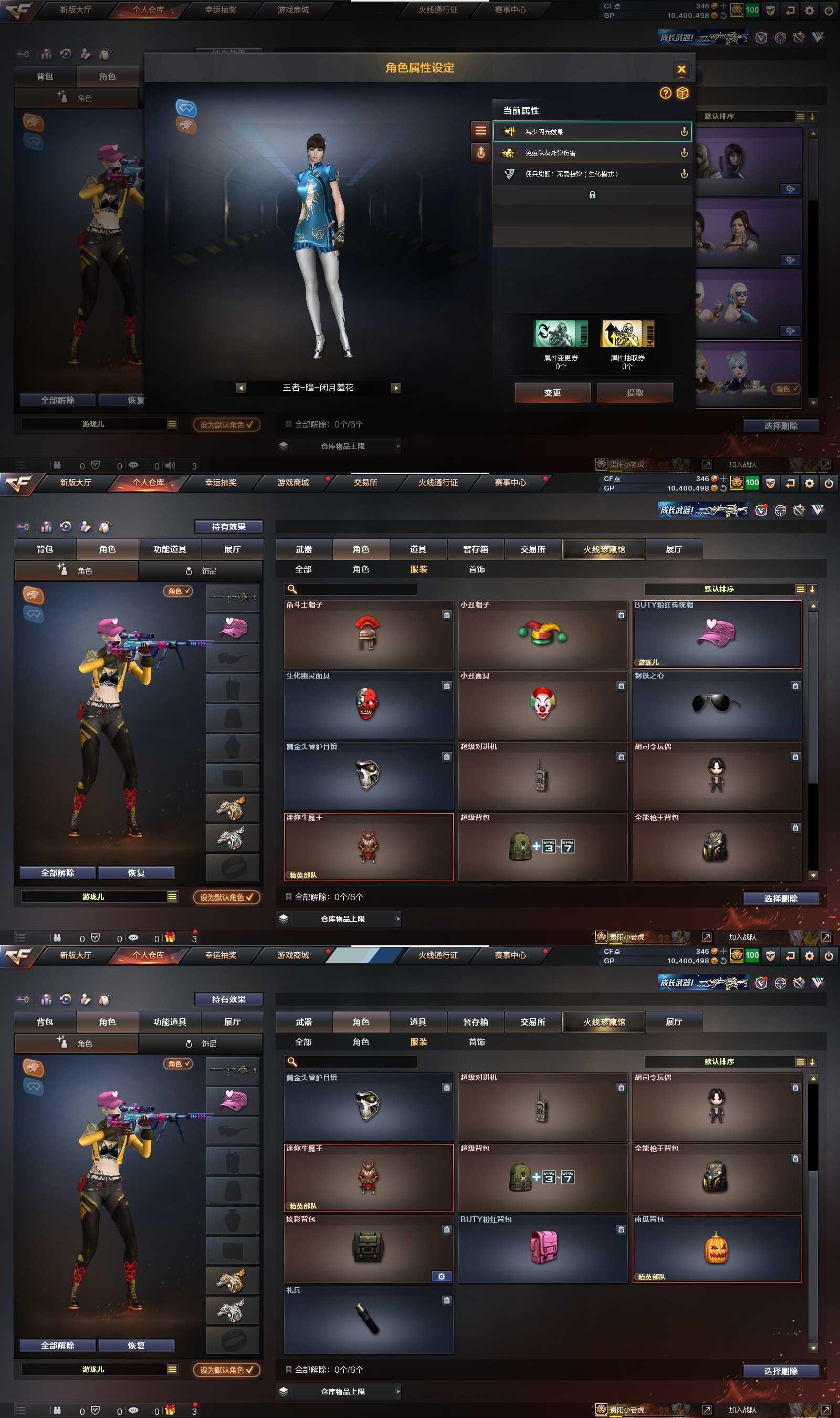The image size is (840, 1418).
Task: Show next character after 王者-瞳-闭月羞花
Action: click(396, 388)
